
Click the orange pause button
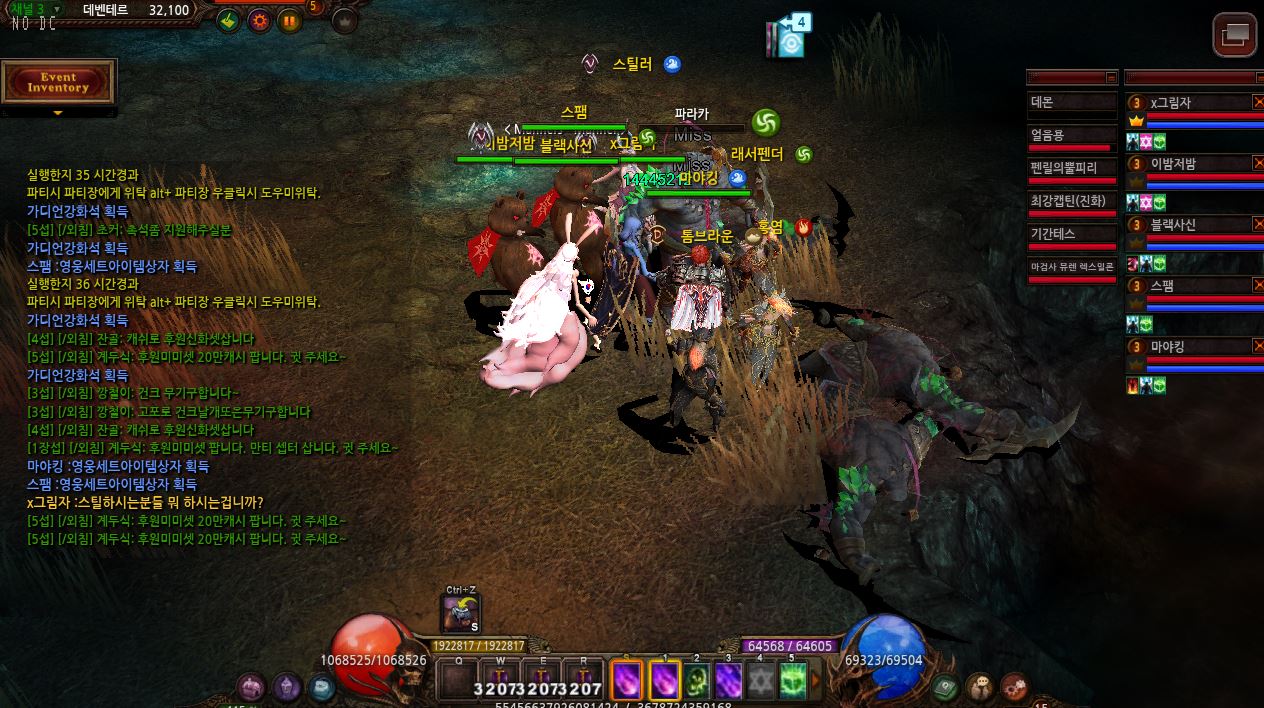(290, 20)
